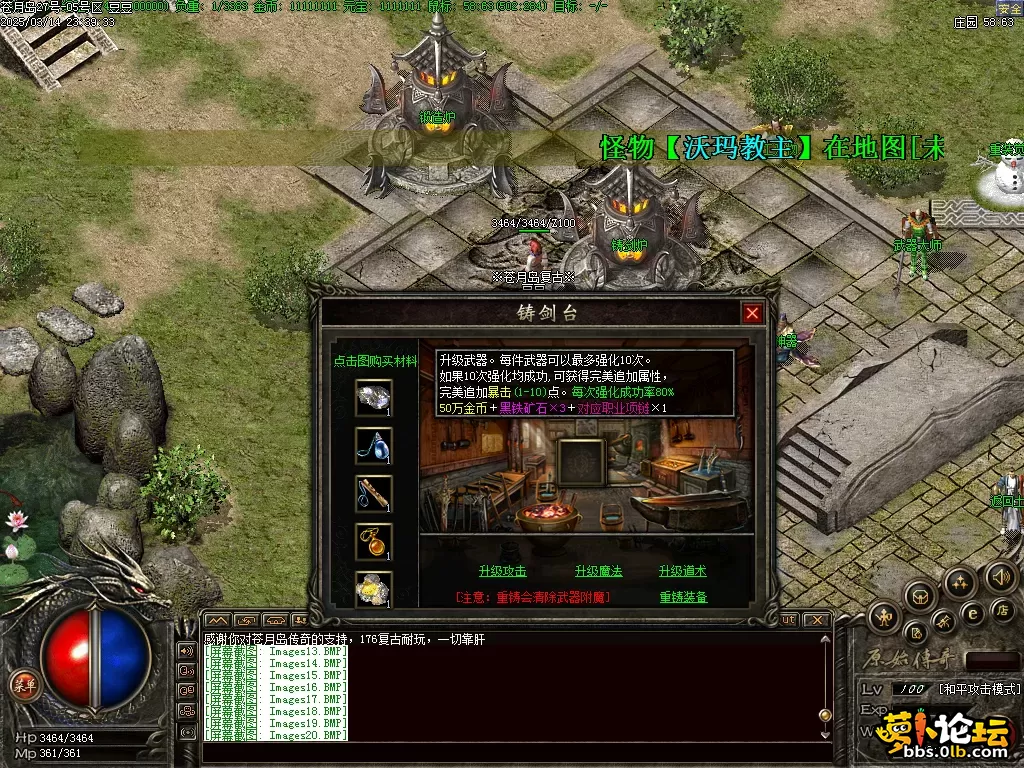Viewport: 1024px width, 768px height.
Task: Open the round 菜单 menu button
Action: pyautogui.click(x=23, y=685)
